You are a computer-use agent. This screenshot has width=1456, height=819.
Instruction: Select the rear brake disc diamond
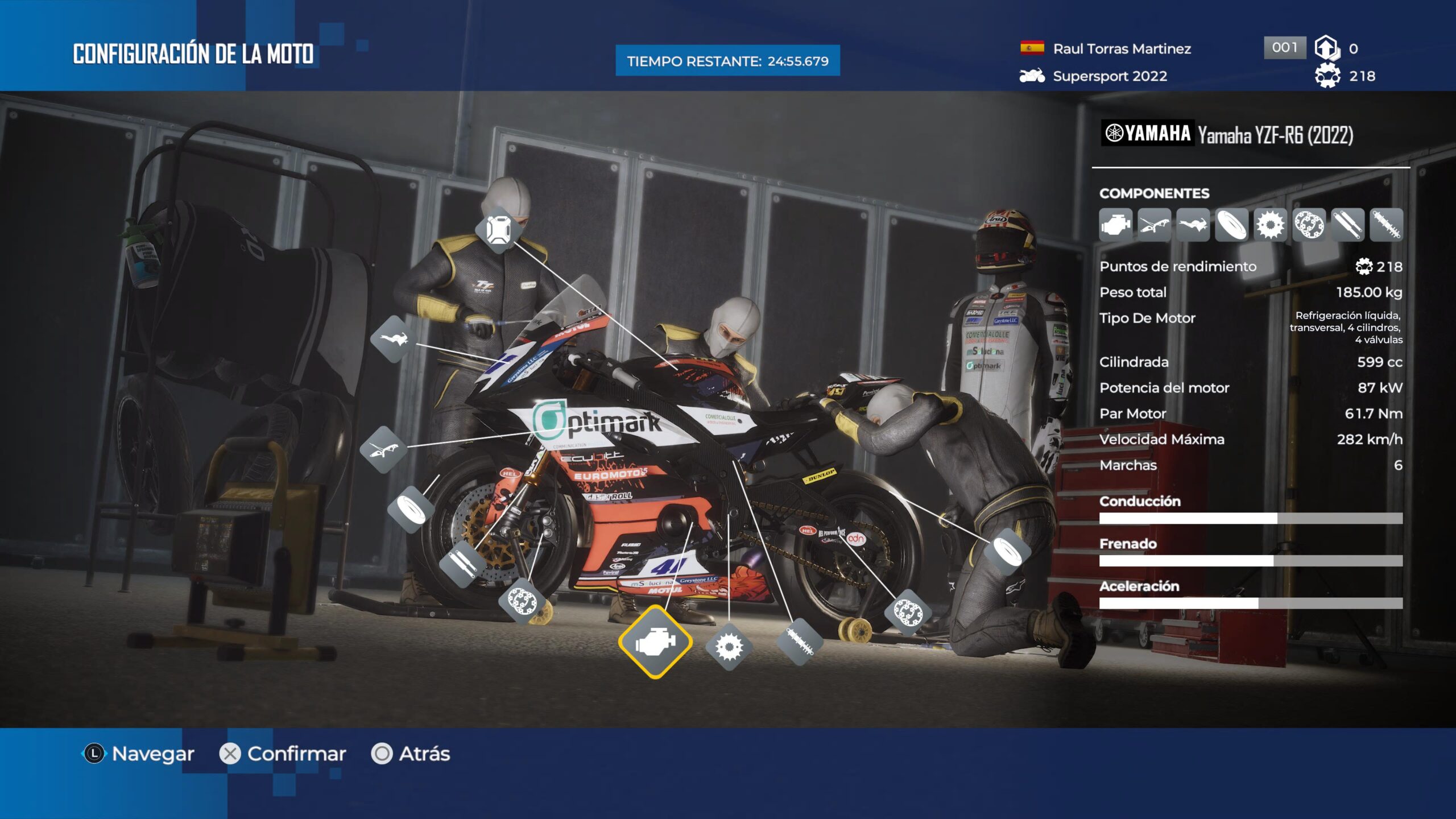(908, 613)
